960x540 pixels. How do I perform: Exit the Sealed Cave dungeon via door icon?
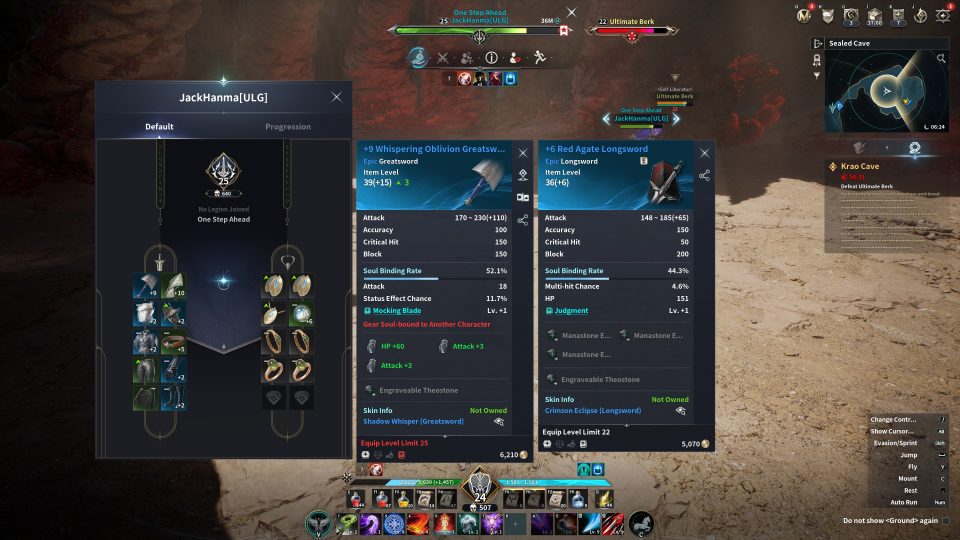[818, 44]
